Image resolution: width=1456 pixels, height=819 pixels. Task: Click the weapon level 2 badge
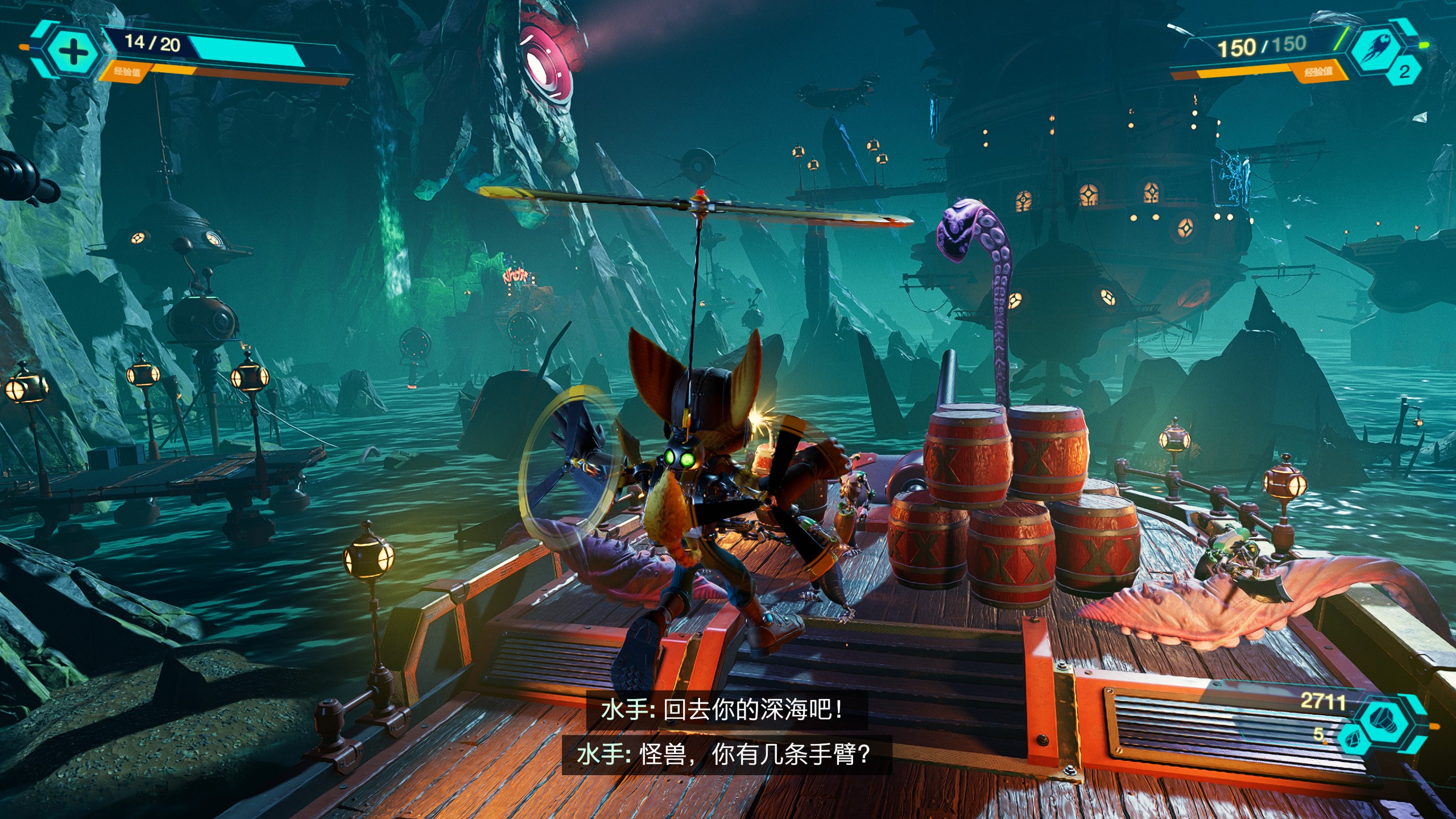click(1404, 72)
